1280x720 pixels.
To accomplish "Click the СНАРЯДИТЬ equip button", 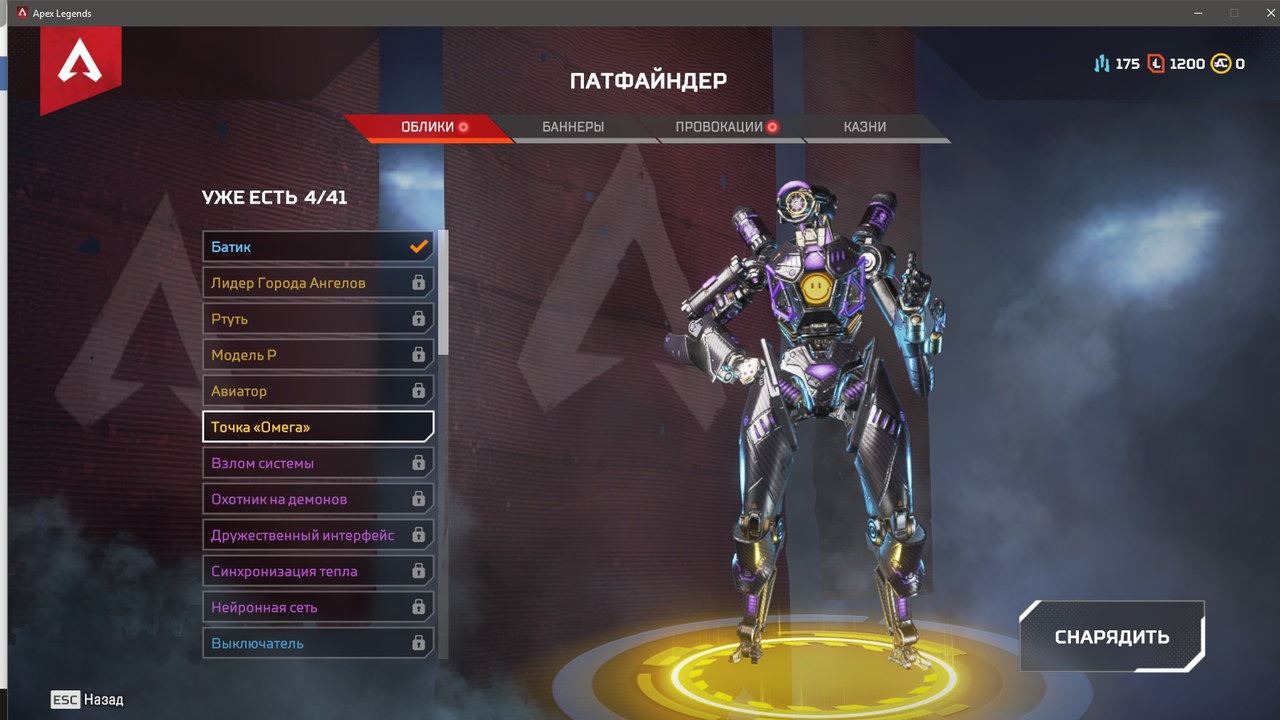I will click(1112, 637).
